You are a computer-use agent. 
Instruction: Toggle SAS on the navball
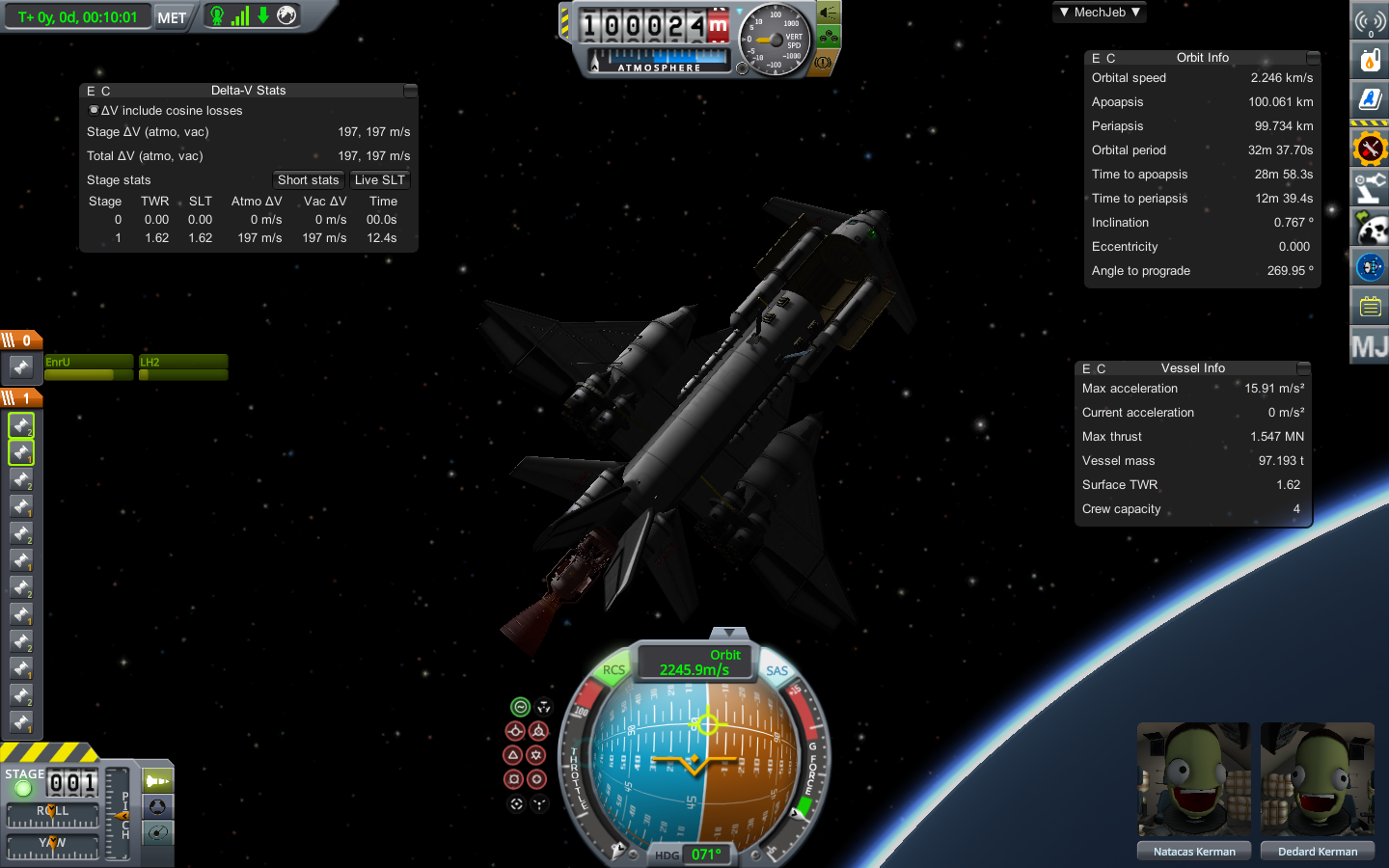pos(777,670)
